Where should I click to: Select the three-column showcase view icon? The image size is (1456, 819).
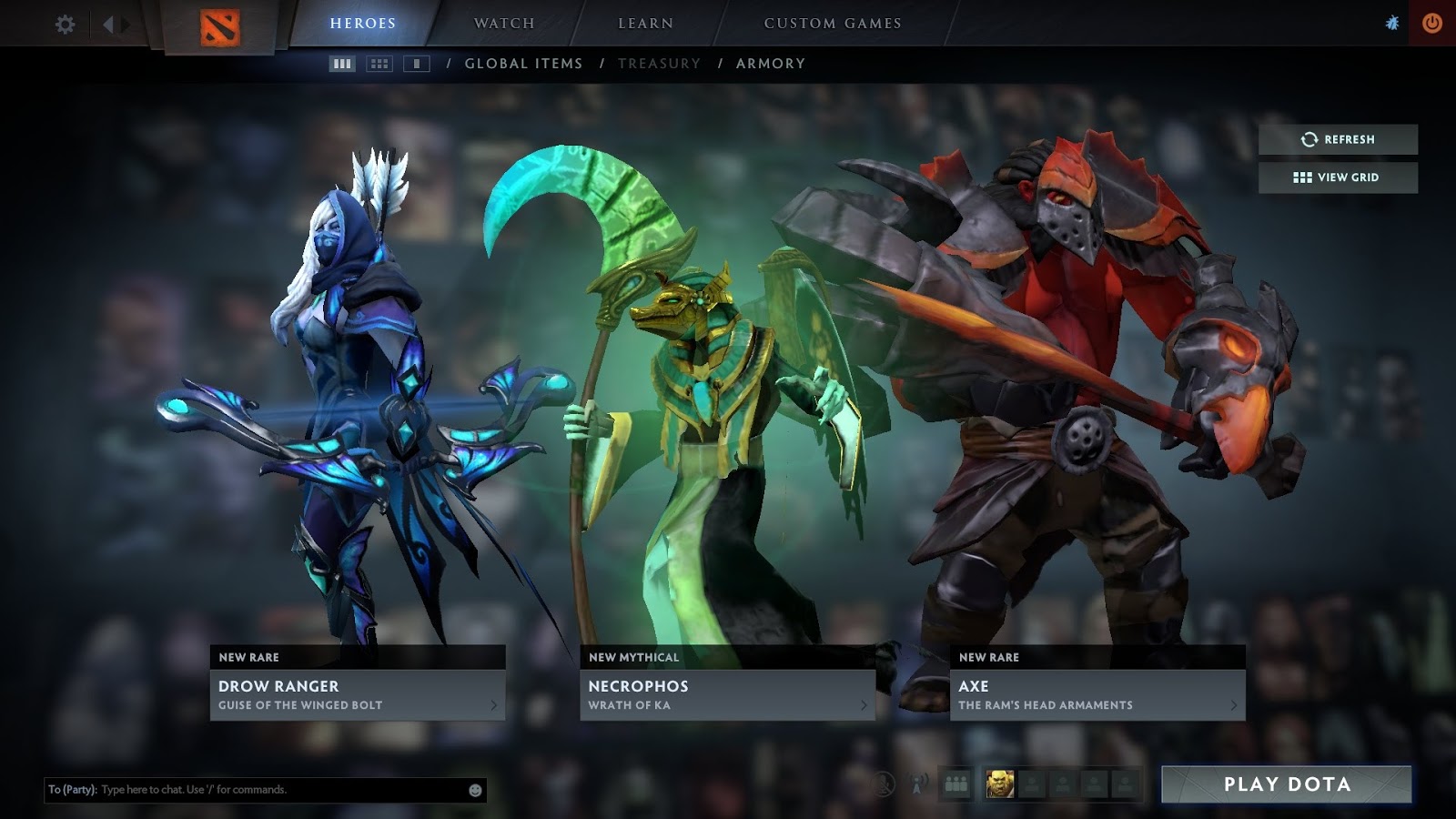(x=340, y=64)
